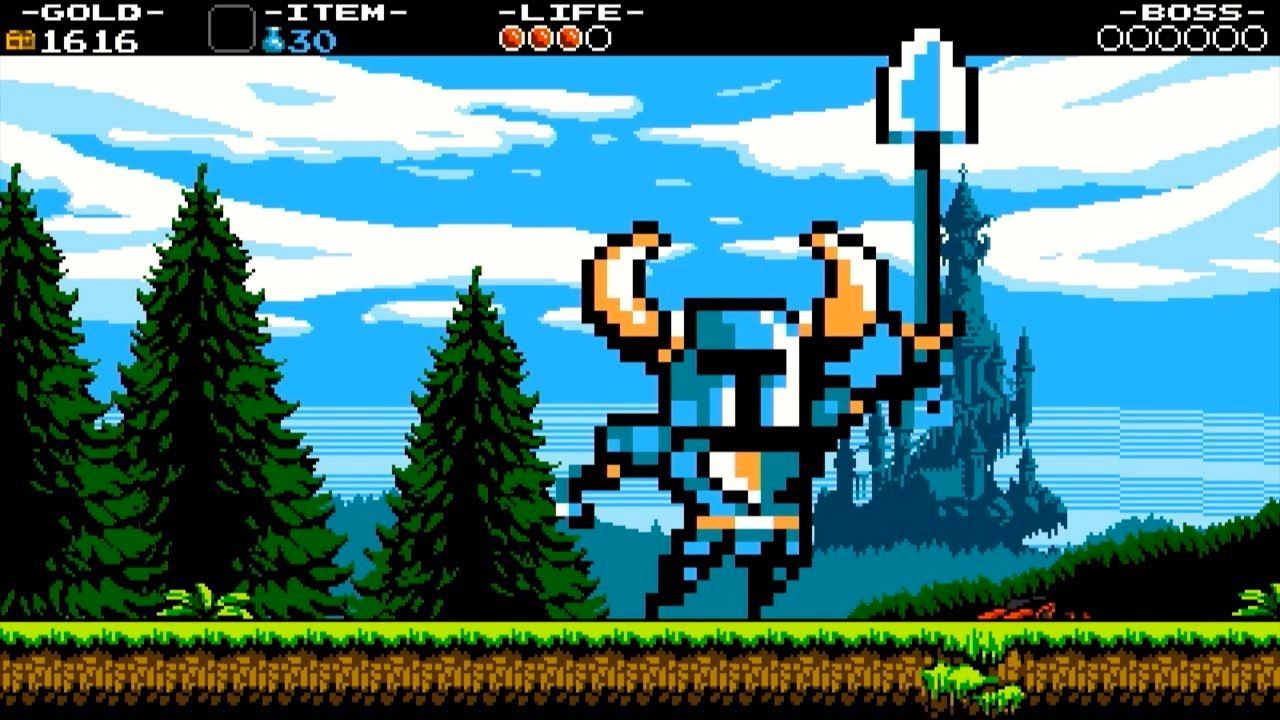
Task: Click the first red health orb
Action: 511,38
